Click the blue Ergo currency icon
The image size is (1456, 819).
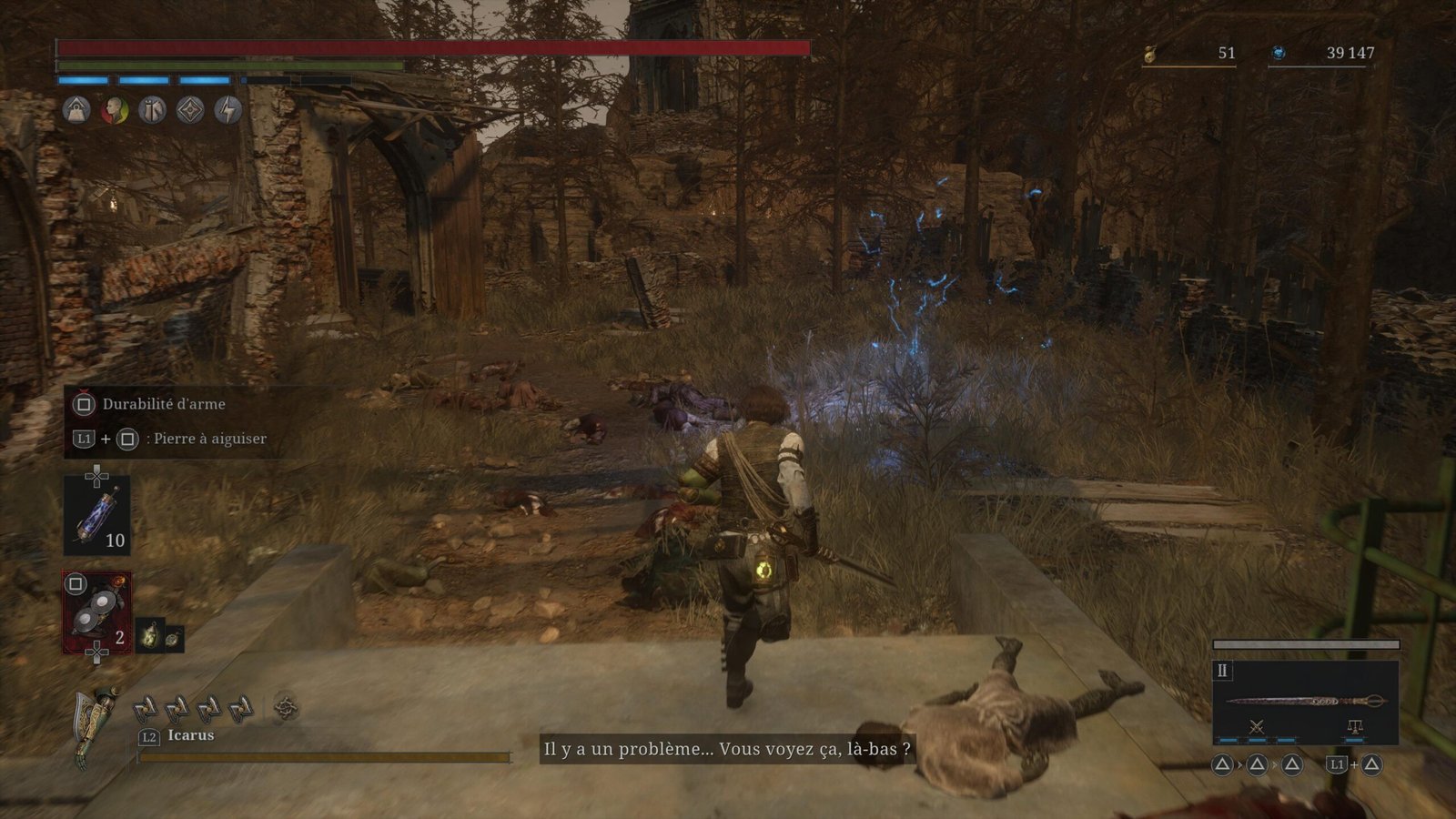pos(1279,54)
